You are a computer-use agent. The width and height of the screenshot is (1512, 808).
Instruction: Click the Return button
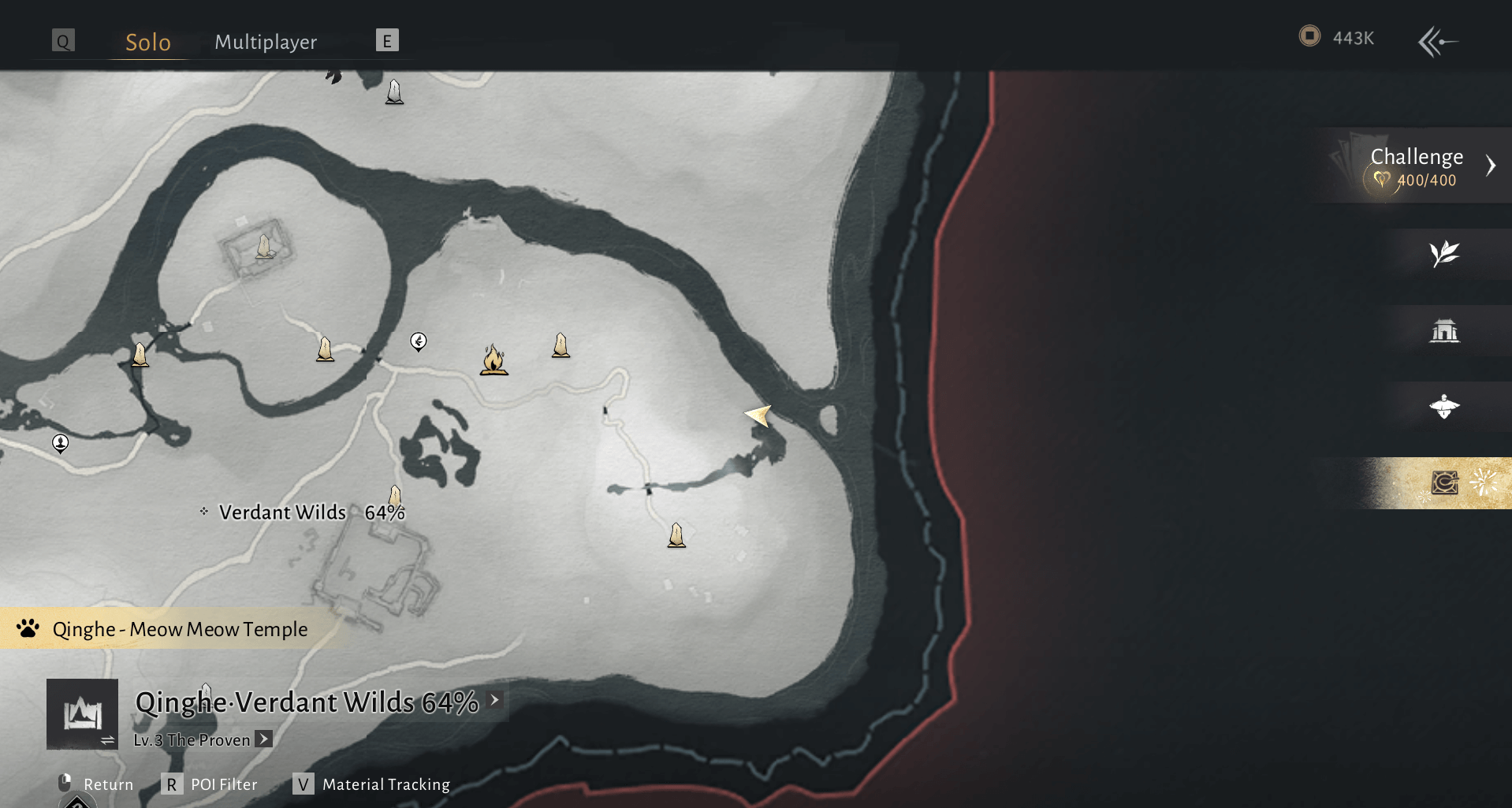point(96,784)
